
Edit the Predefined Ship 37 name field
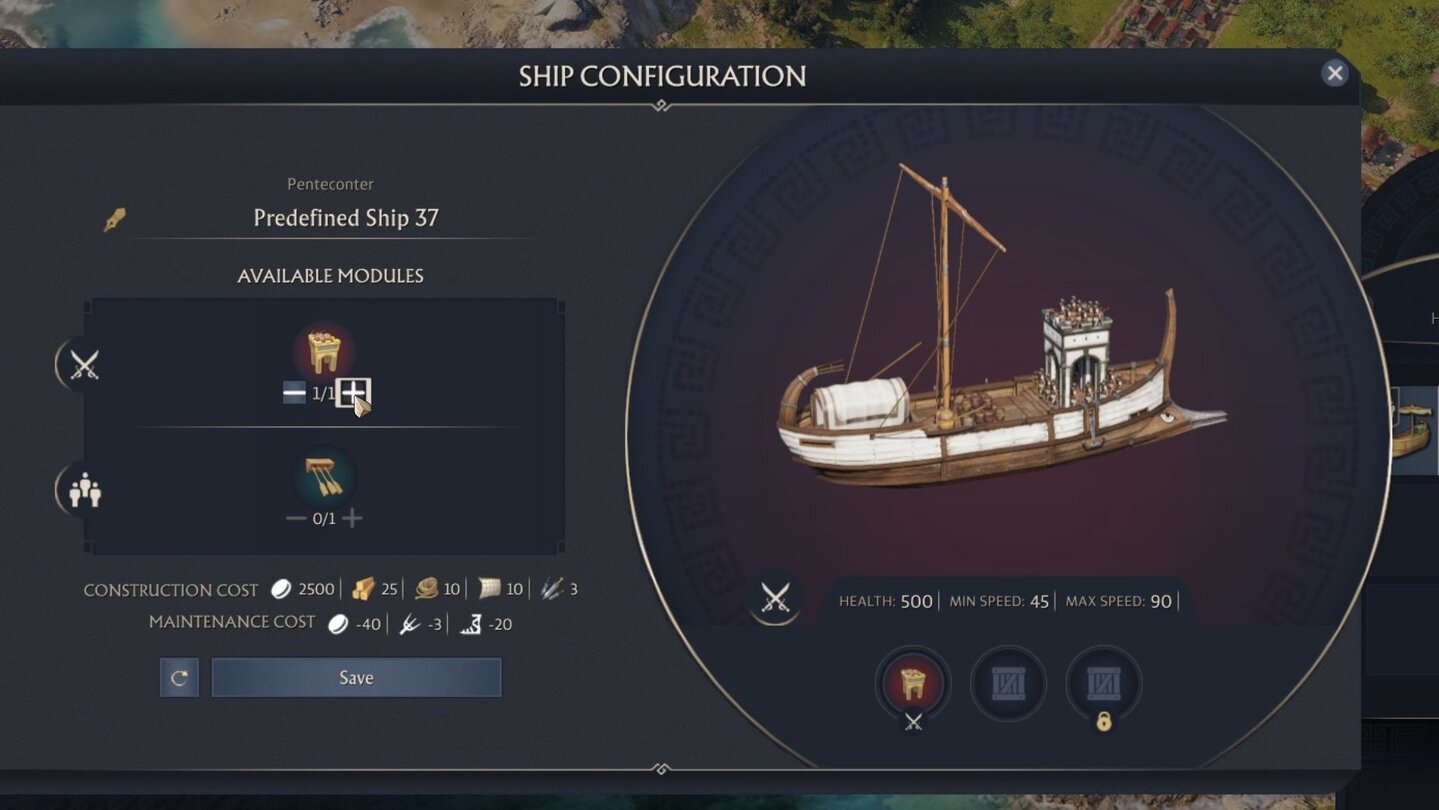346,218
